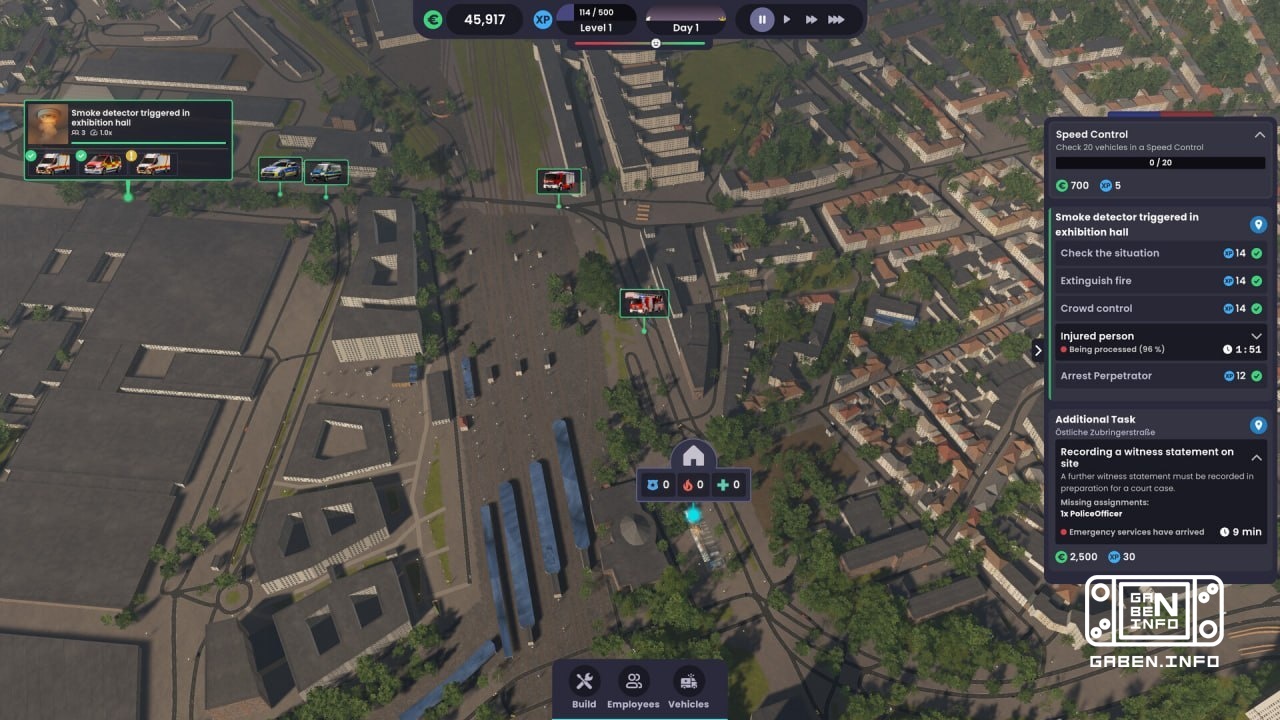Click the map pin on the Additional Task
This screenshot has width=1280, height=720.
[x=1258, y=425]
